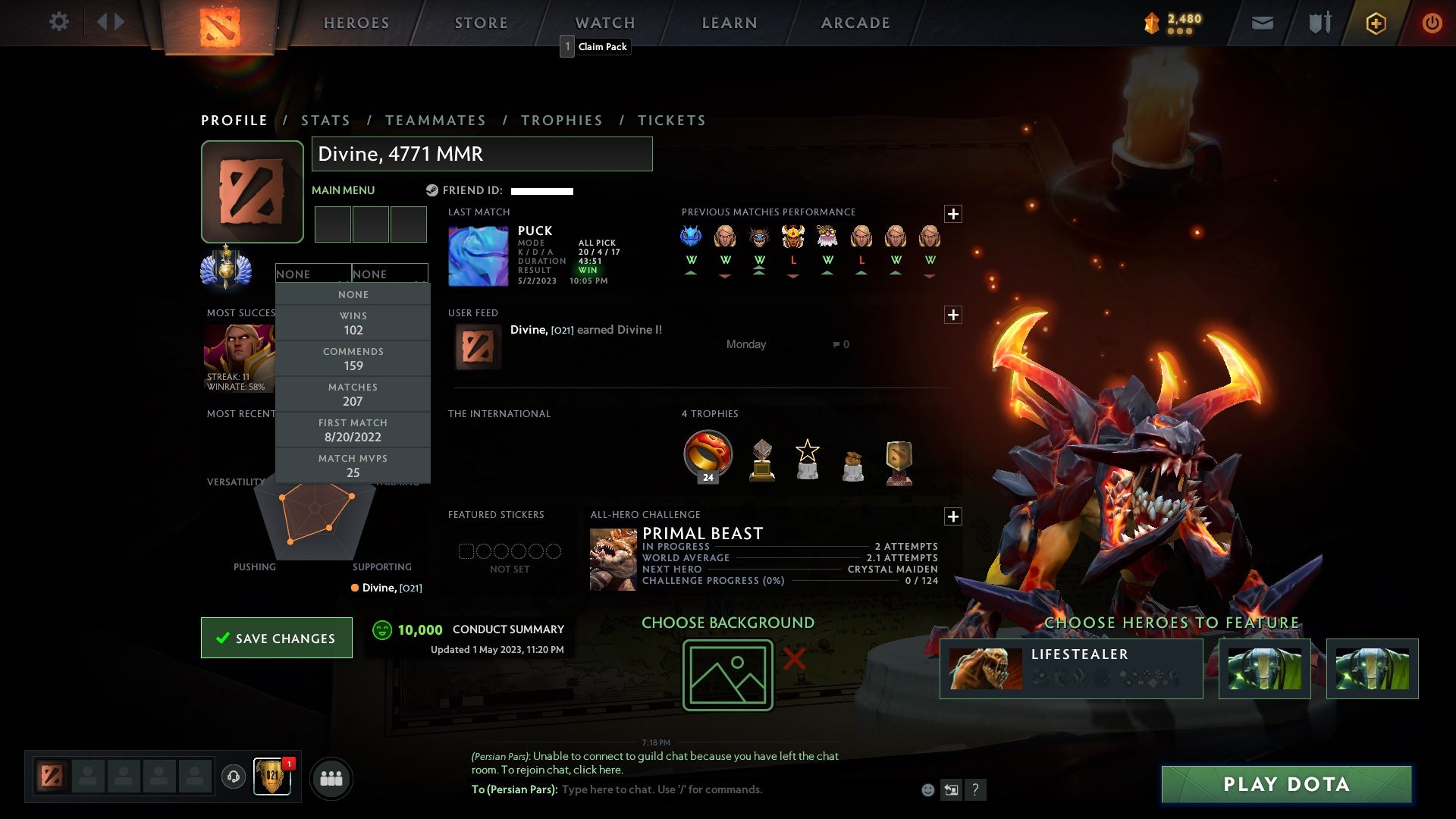Open the second NONE stat selector
Screen dimensions: 1456x819
pyautogui.click(x=391, y=274)
